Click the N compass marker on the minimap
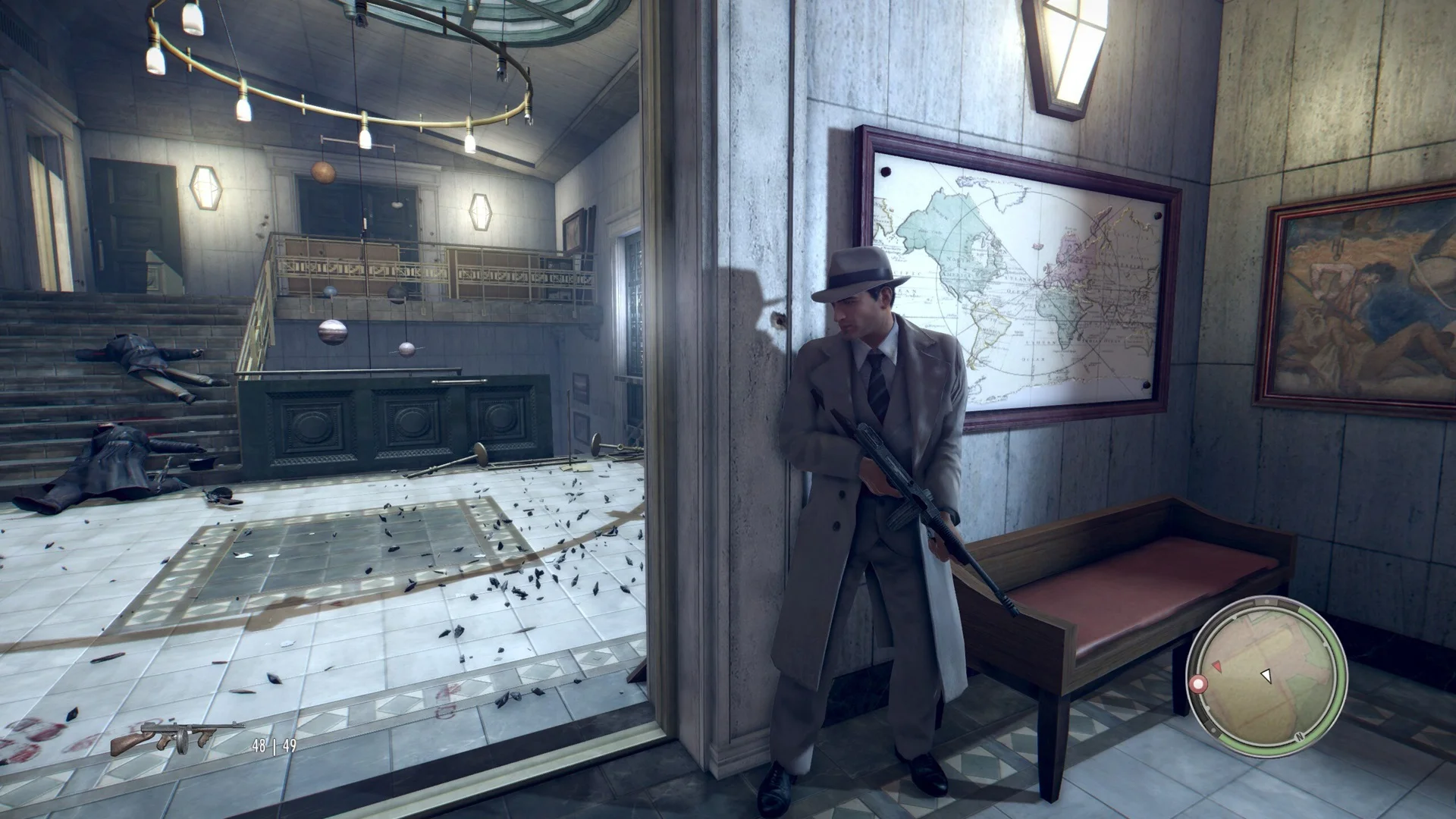Viewport: 1456px width, 819px height. point(1298,737)
